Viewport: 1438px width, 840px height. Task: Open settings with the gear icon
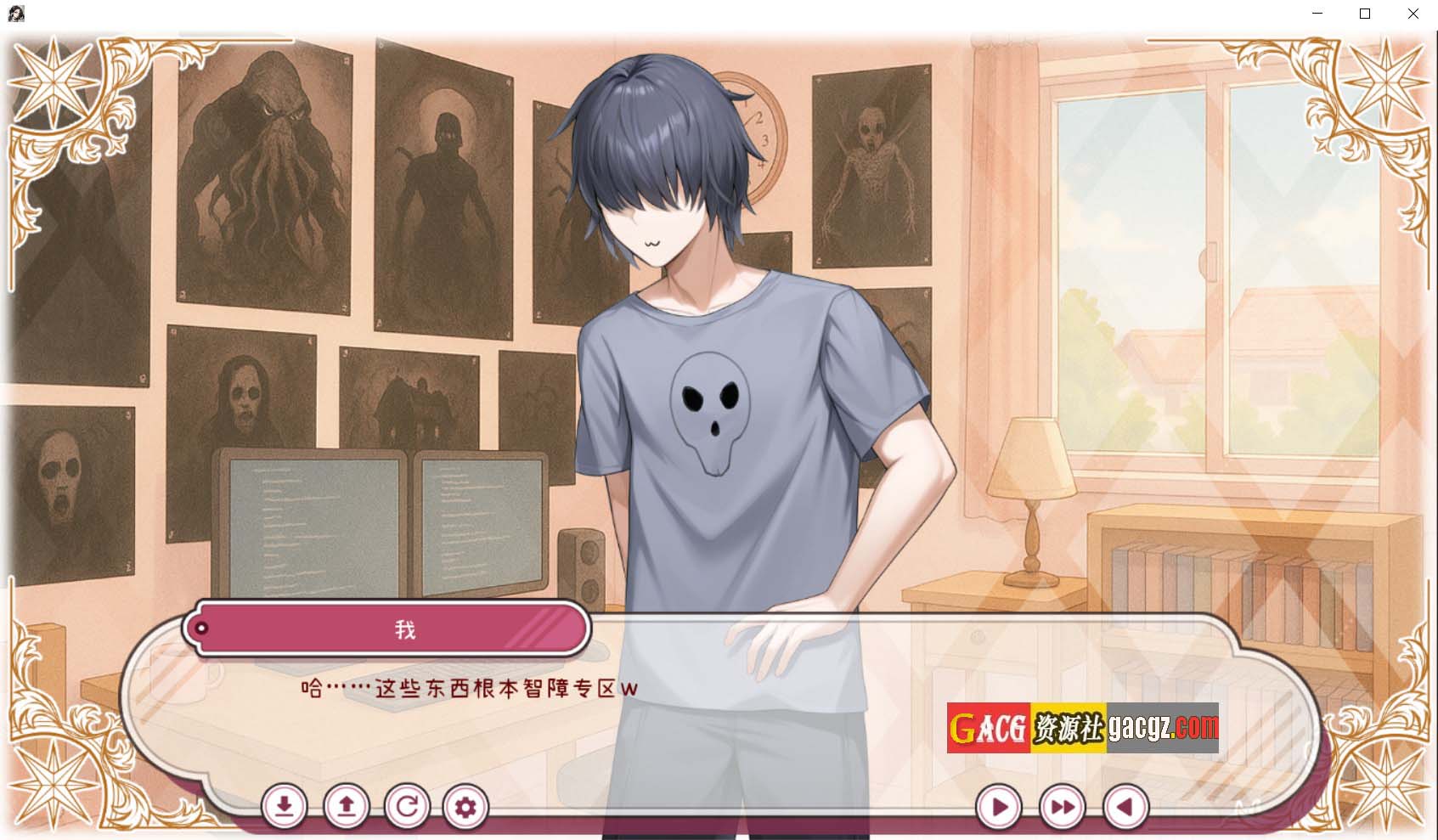click(465, 806)
